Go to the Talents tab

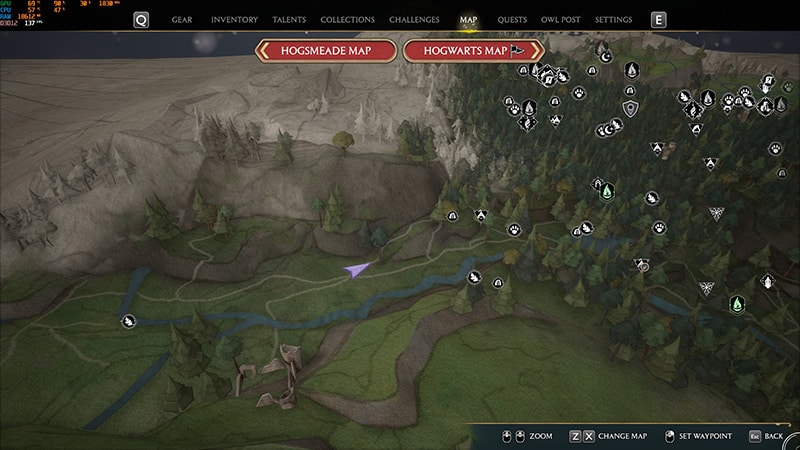290,19
